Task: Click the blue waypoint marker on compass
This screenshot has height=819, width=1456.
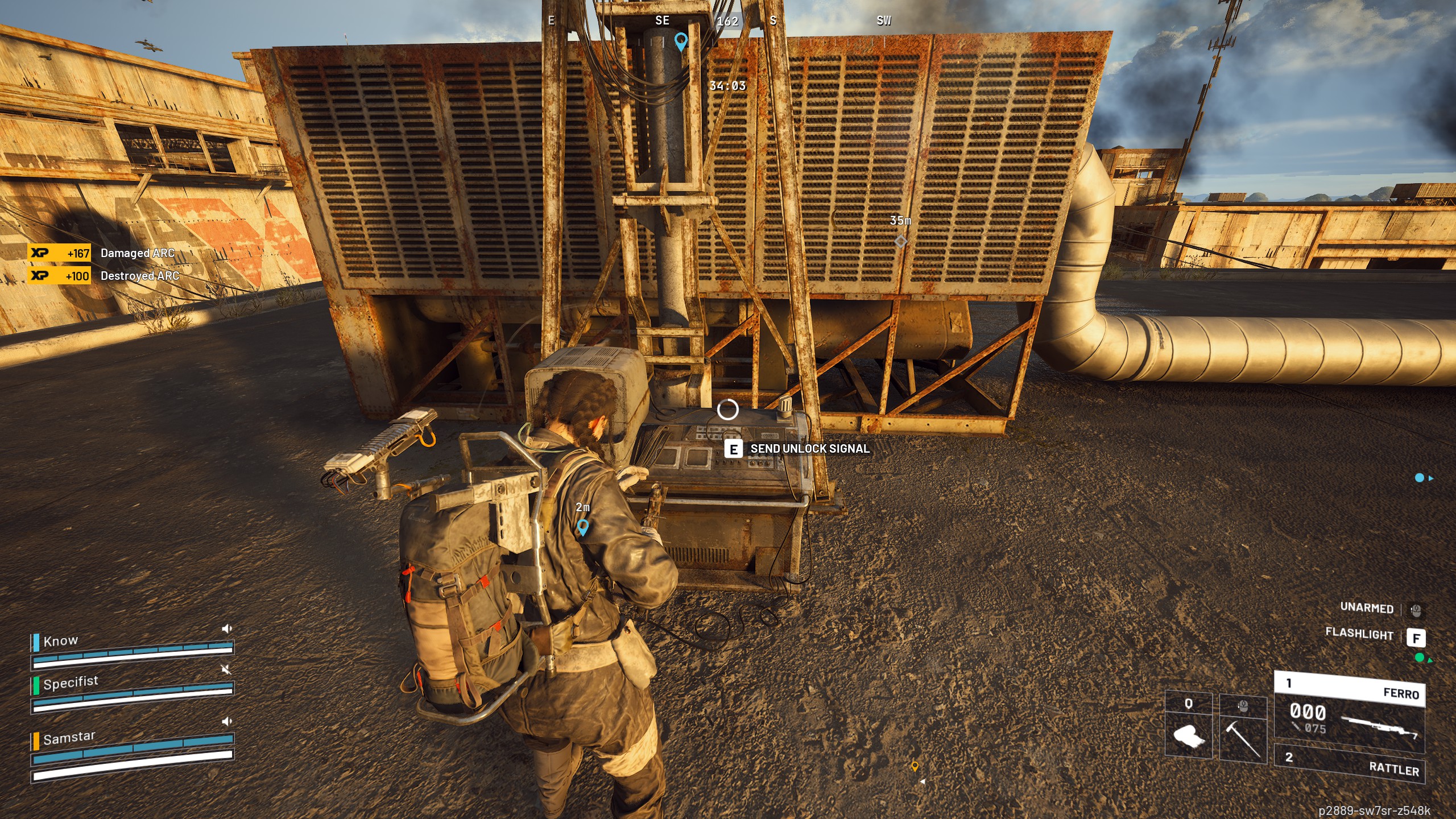Action: pyautogui.click(x=681, y=41)
